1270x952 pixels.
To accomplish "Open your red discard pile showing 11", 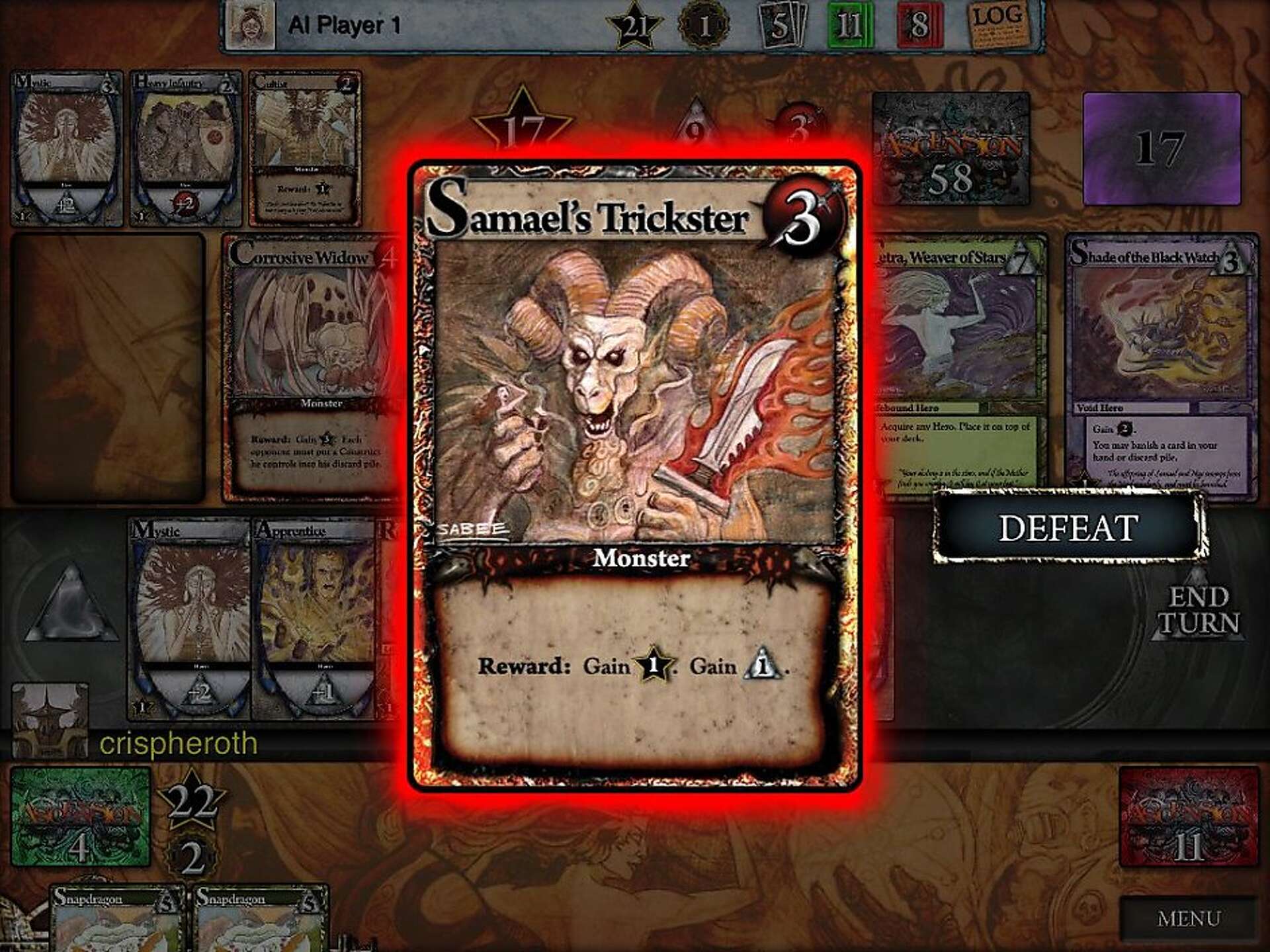I will pyautogui.click(x=1188, y=816).
